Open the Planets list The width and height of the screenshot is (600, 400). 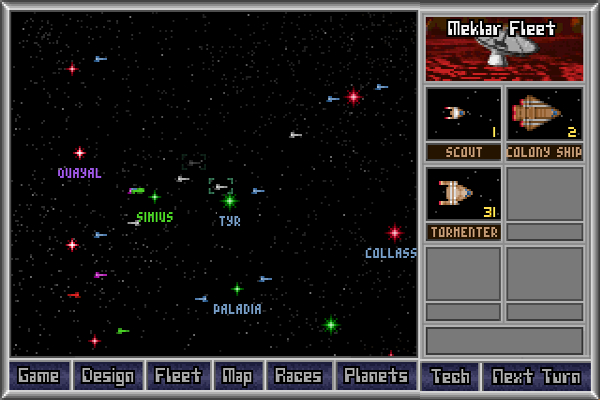376,377
